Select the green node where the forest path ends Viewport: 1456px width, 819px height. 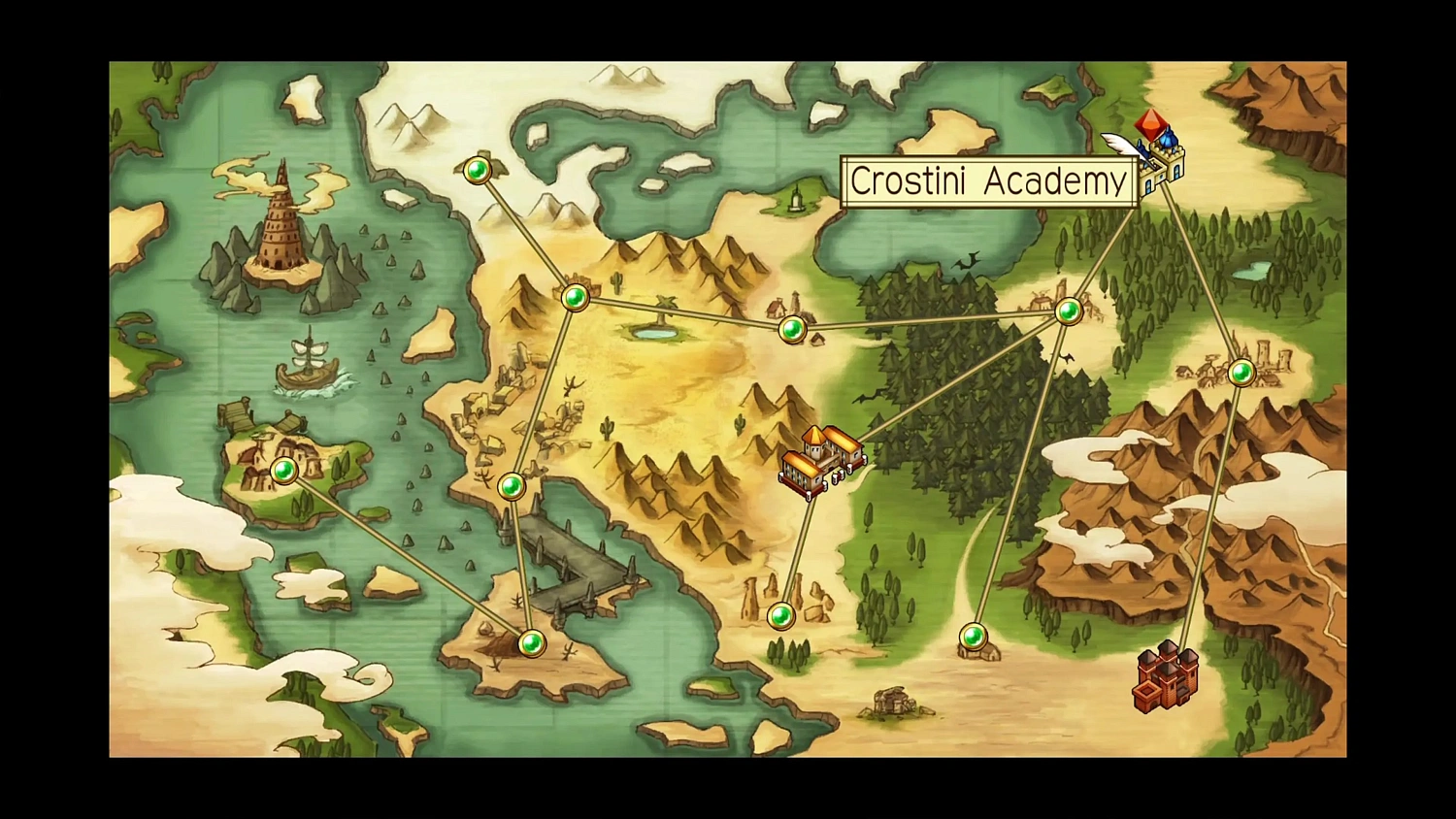[975, 638]
